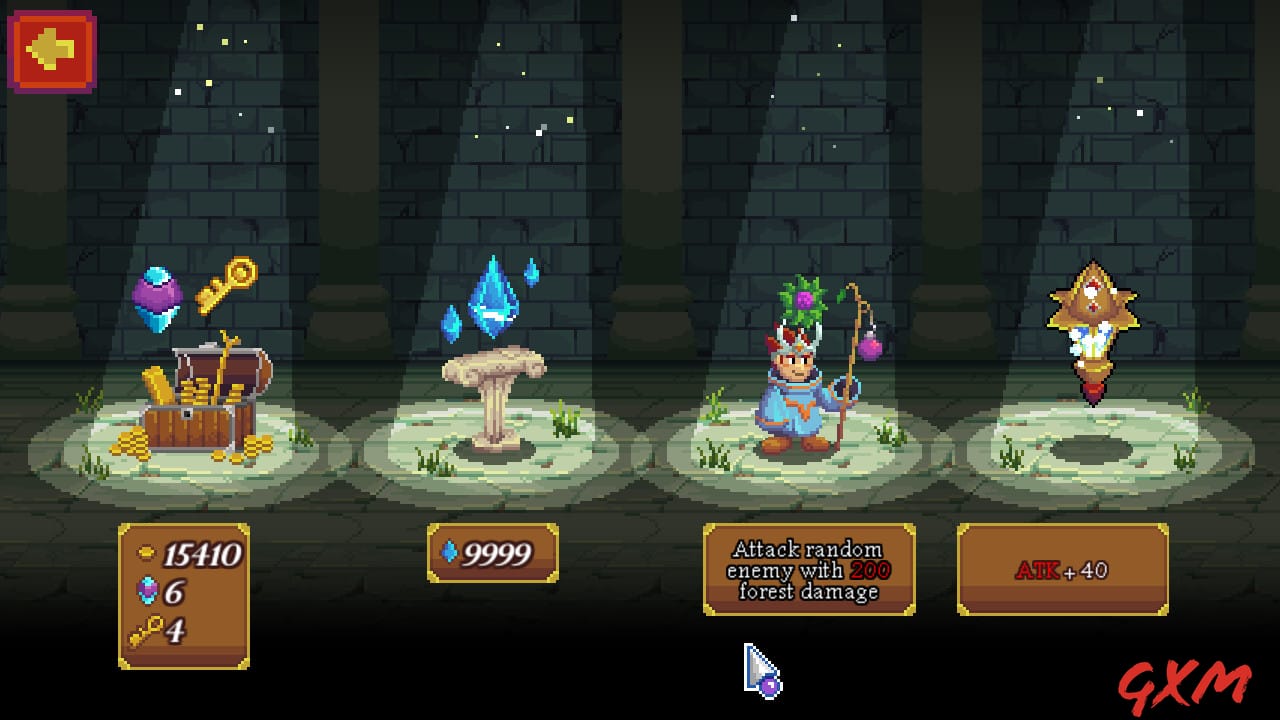Click the forest damage description plaque
Viewport: 1280px width, 720px height.
810,570
